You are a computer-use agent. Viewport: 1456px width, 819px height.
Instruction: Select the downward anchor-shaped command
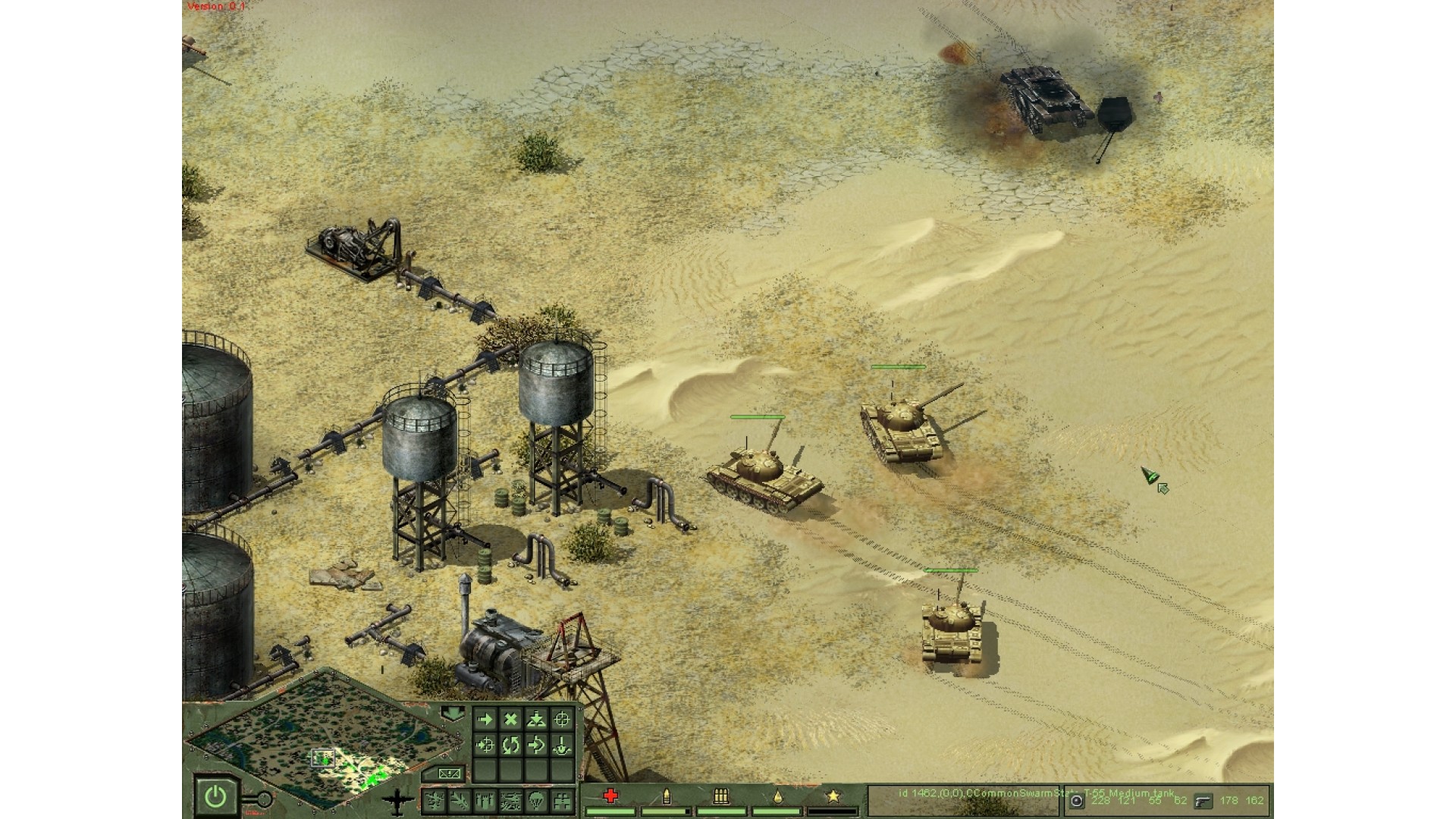(x=562, y=745)
